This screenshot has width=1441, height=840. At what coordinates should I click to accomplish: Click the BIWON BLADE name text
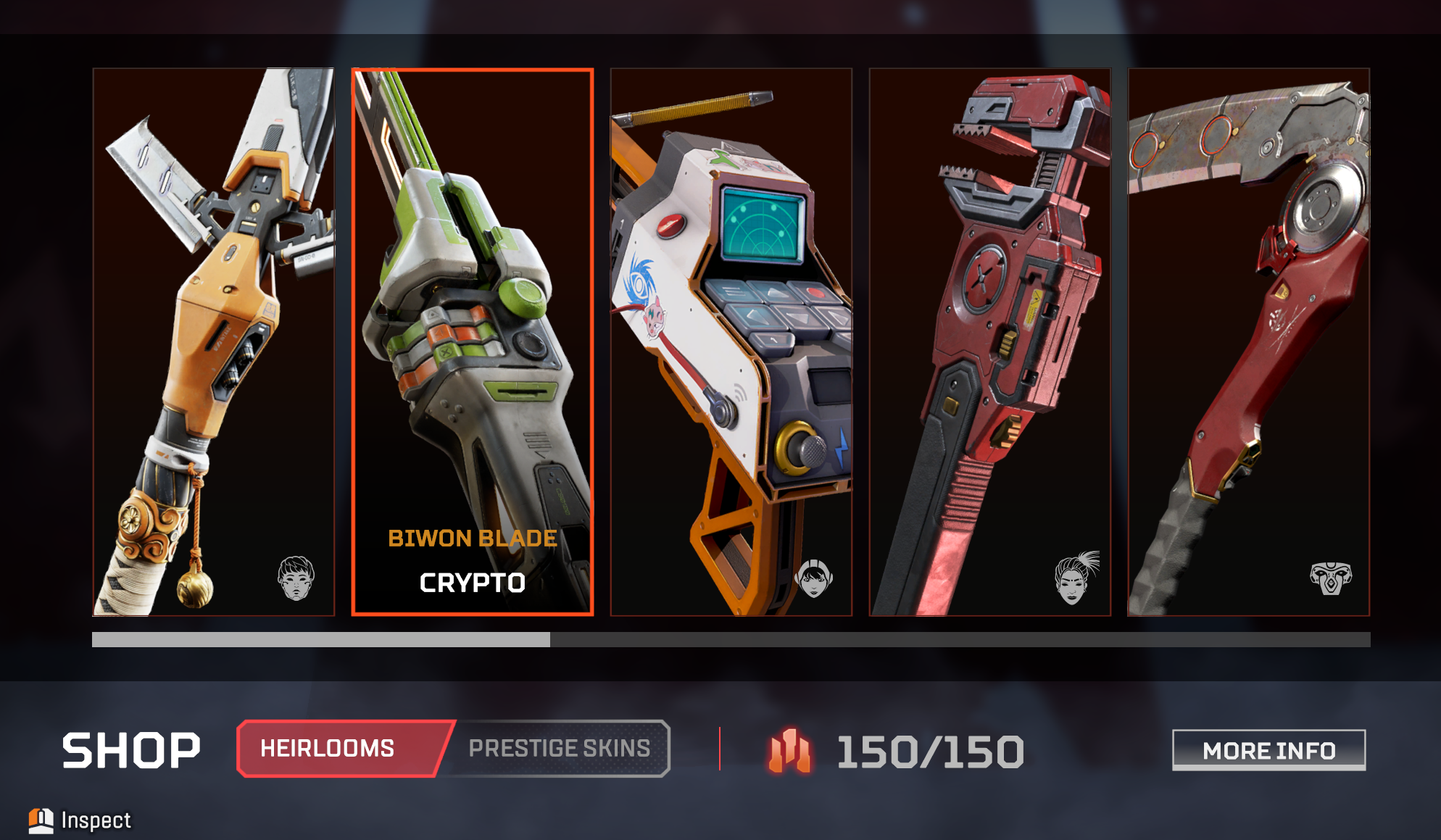(x=472, y=538)
